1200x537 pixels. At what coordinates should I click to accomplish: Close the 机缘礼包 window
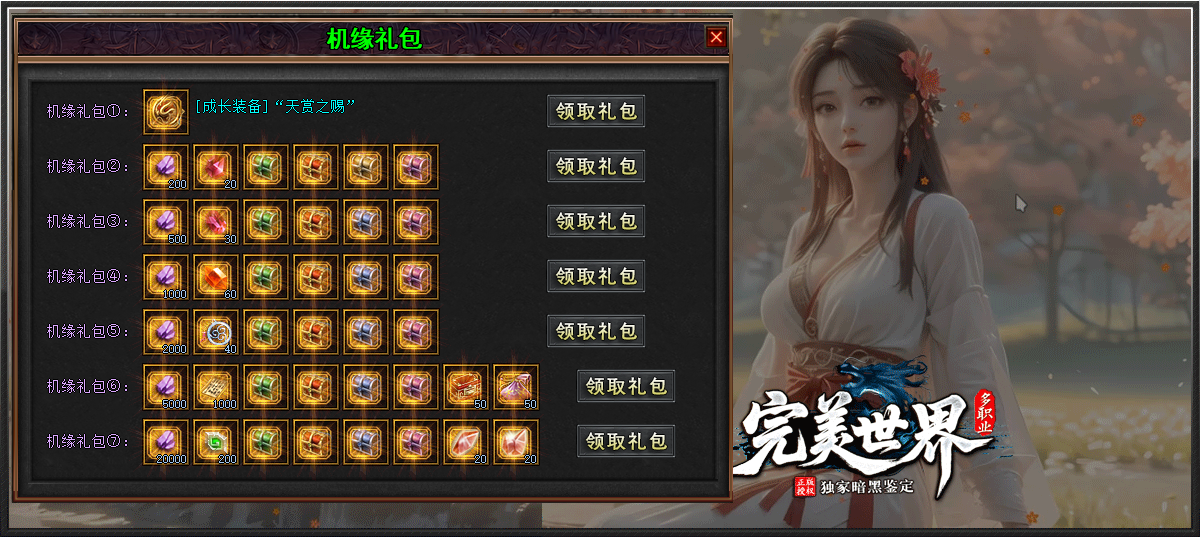tap(716, 38)
